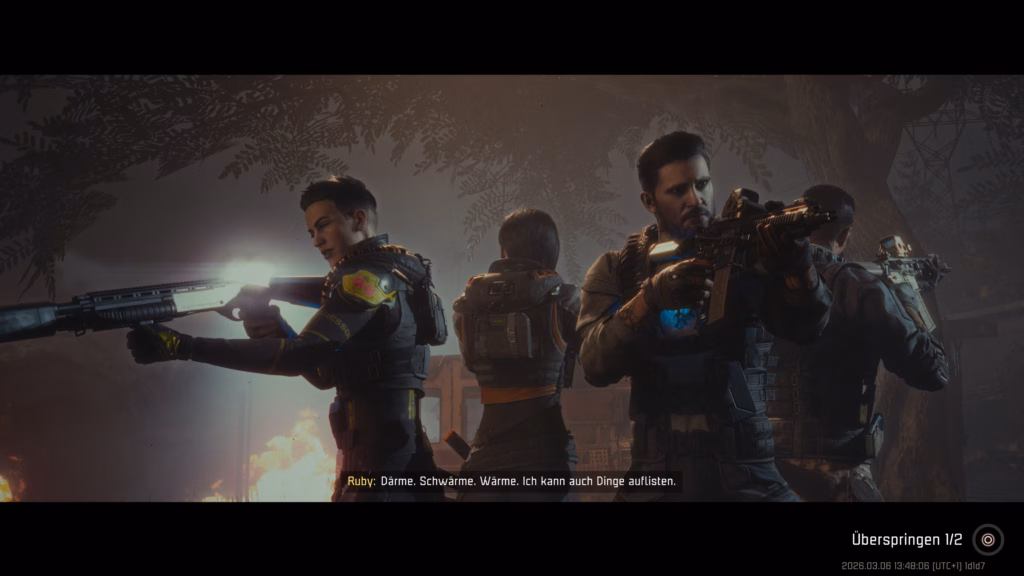Screen dimensions: 1024x576
Task: Skip the cutscene via the Überspringen prompt
Action: click(x=987, y=540)
